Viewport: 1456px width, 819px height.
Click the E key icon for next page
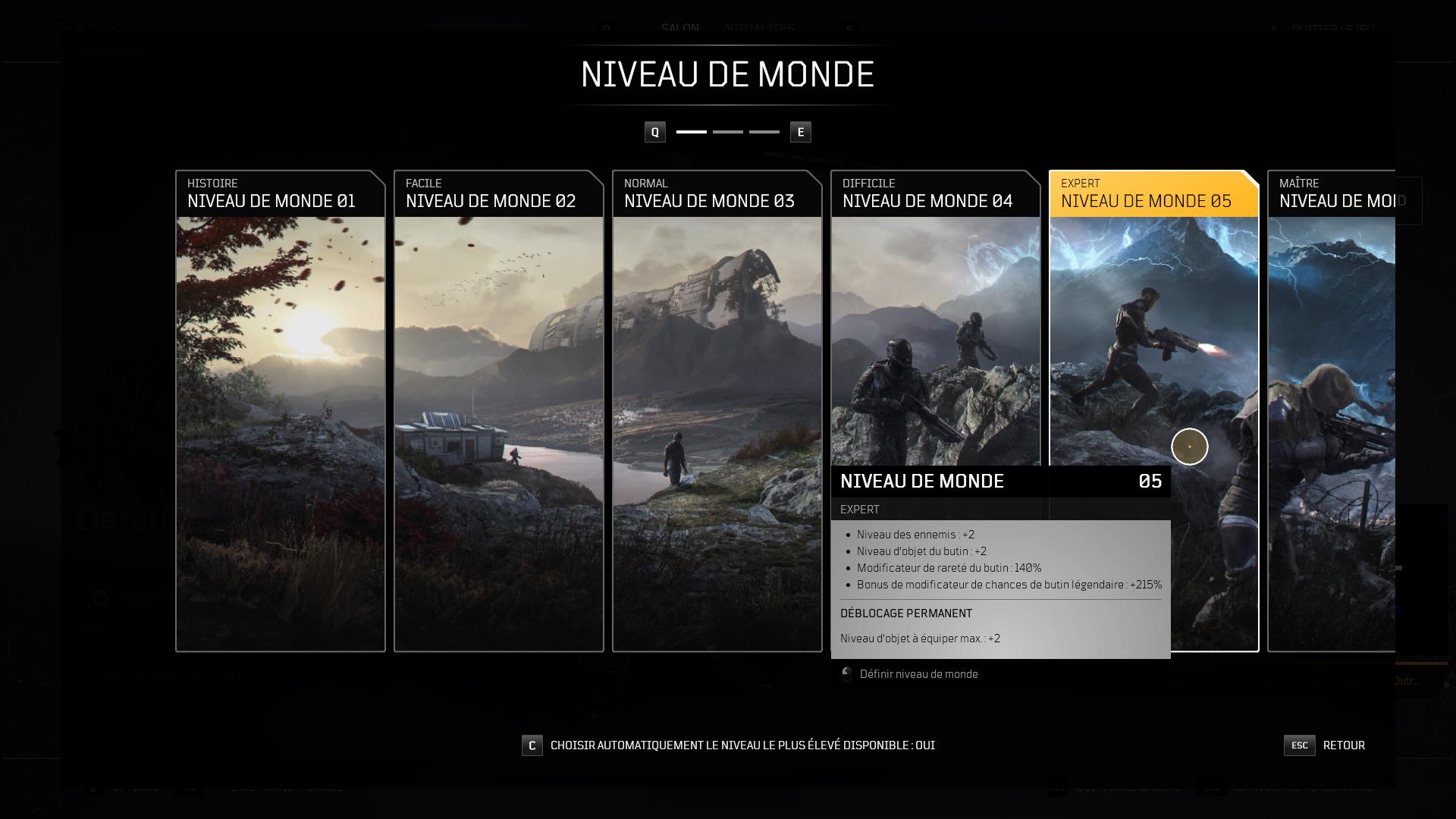(x=800, y=131)
